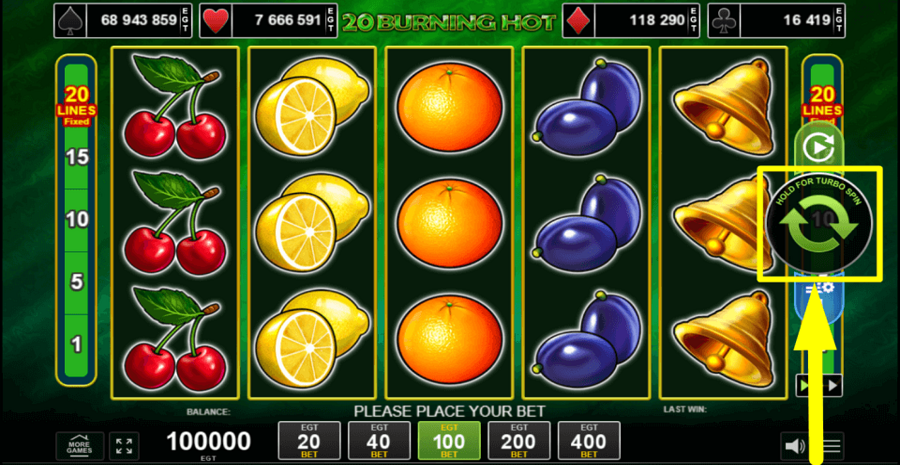The image size is (900, 465).
Task: Open the More Games lobby
Action: coord(80,445)
